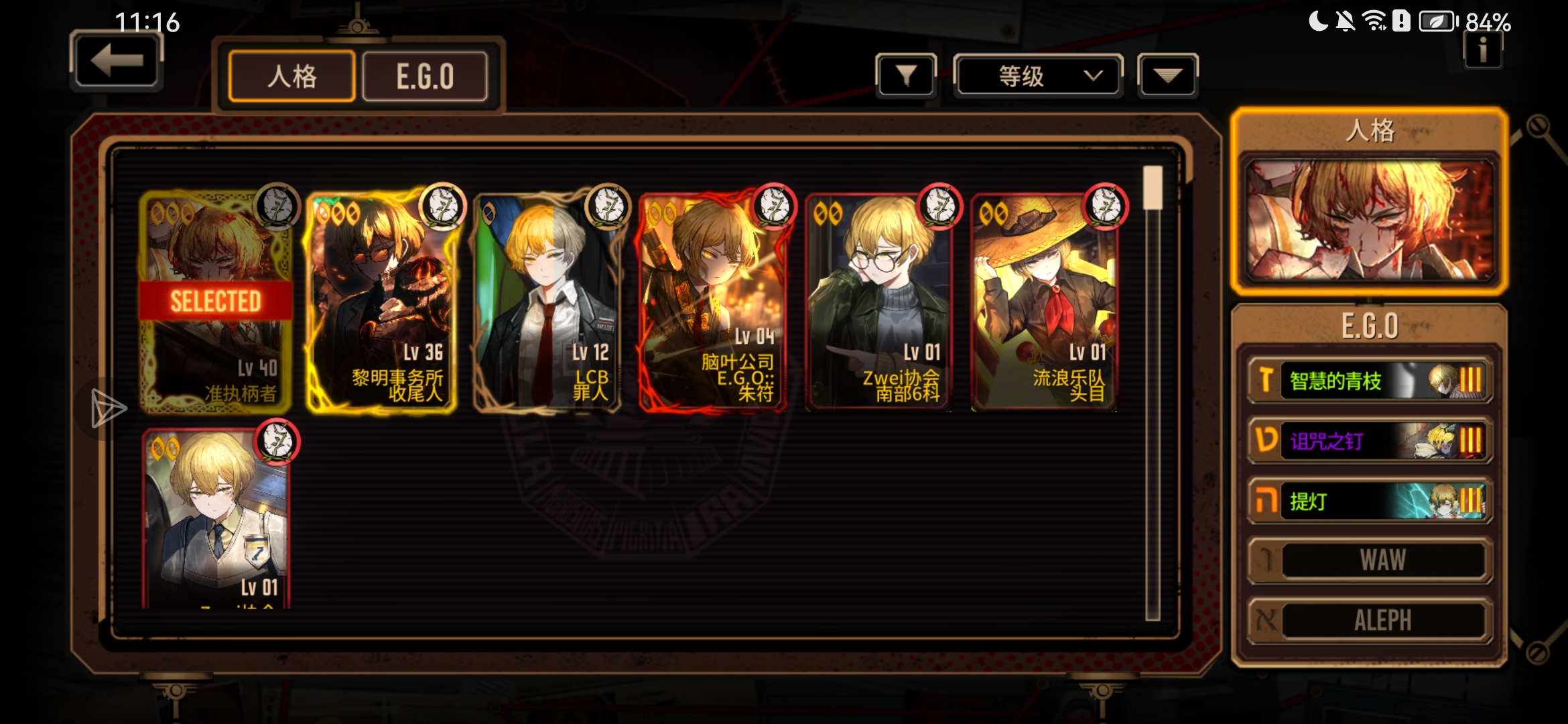Select the Zwei协会 南部6科 card
The width and height of the screenshot is (1568, 724).
[878, 302]
